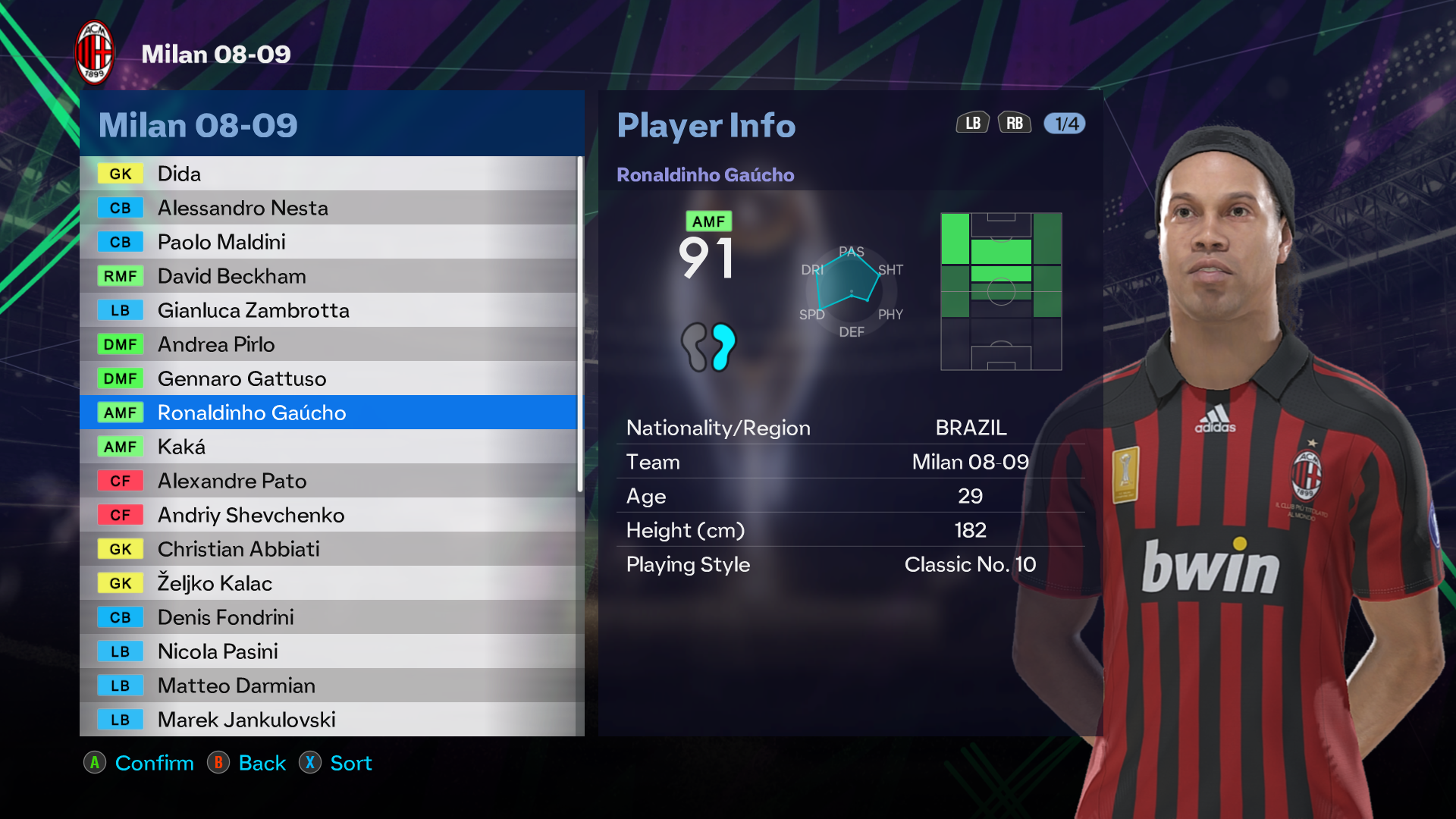Select David Beckham's player row
1456x819 pixels.
point(328,276)
